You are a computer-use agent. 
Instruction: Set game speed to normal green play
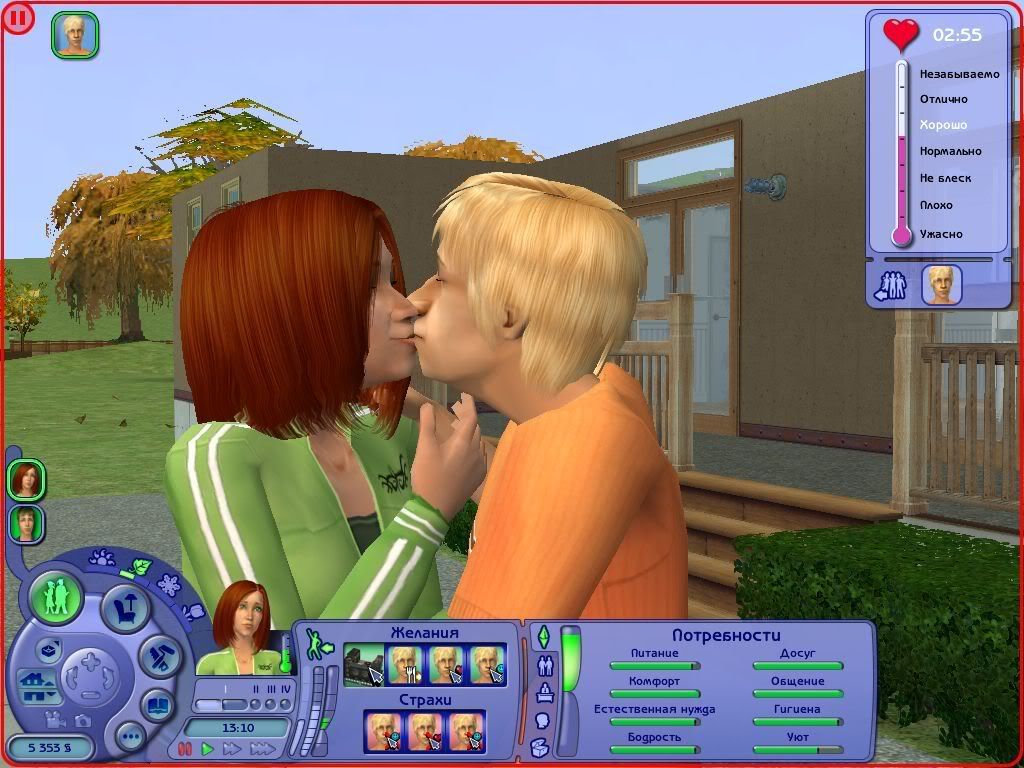coord(208,748)
